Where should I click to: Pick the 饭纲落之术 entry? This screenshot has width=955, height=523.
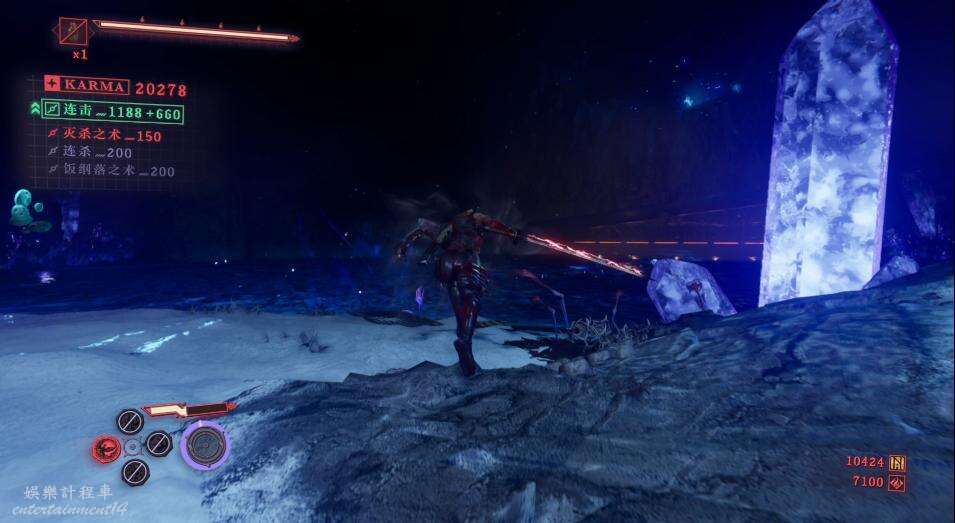click(x=112, y=171)
